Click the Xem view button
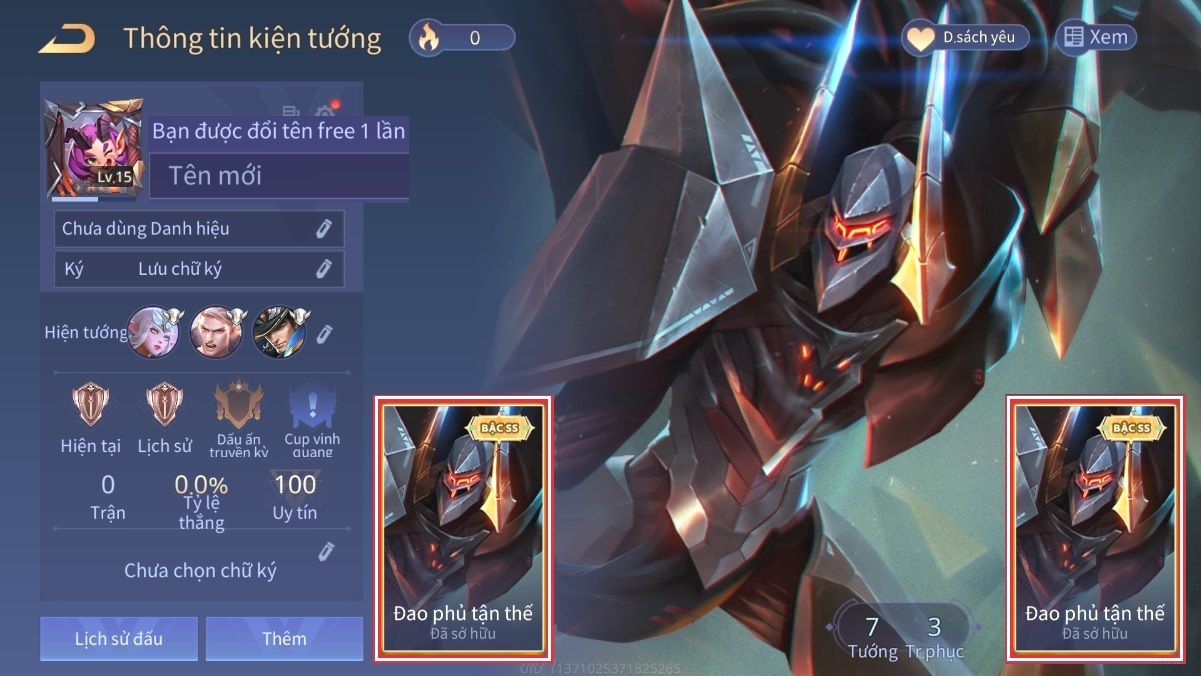The height and width of the screenshot is (676, 1201). 1096,38
